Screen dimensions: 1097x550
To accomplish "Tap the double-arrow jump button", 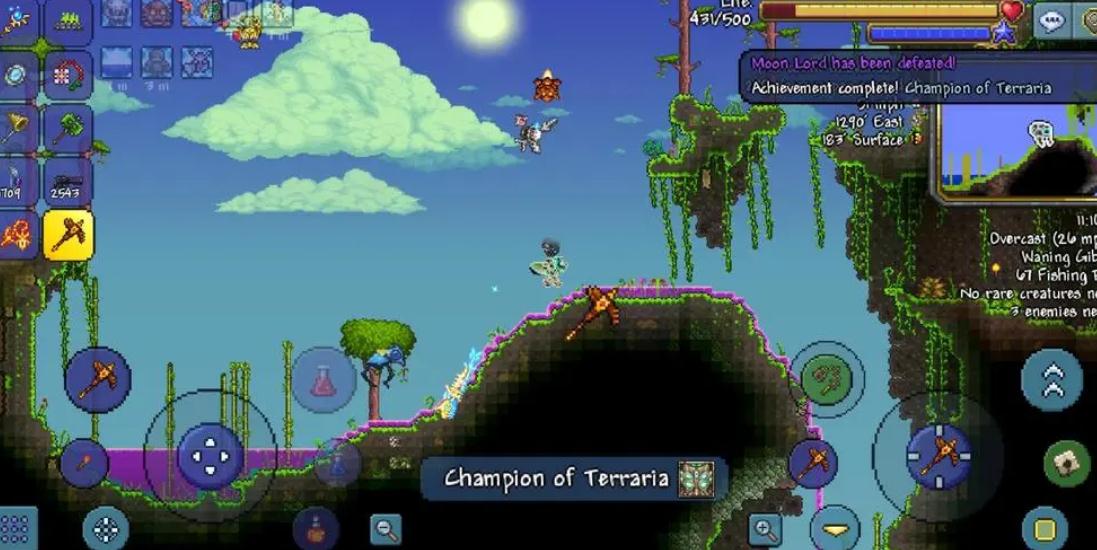I will [1052, 380].
